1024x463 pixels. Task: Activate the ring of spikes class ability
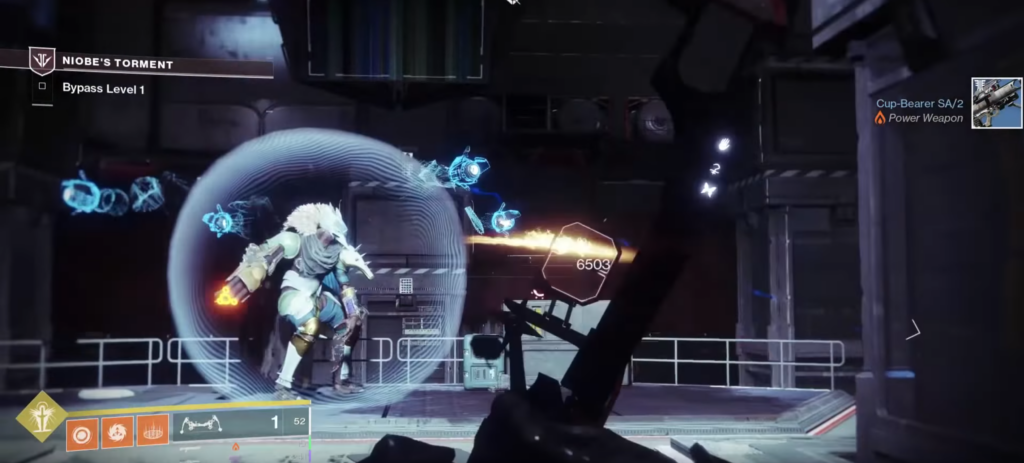pos(153,432)
